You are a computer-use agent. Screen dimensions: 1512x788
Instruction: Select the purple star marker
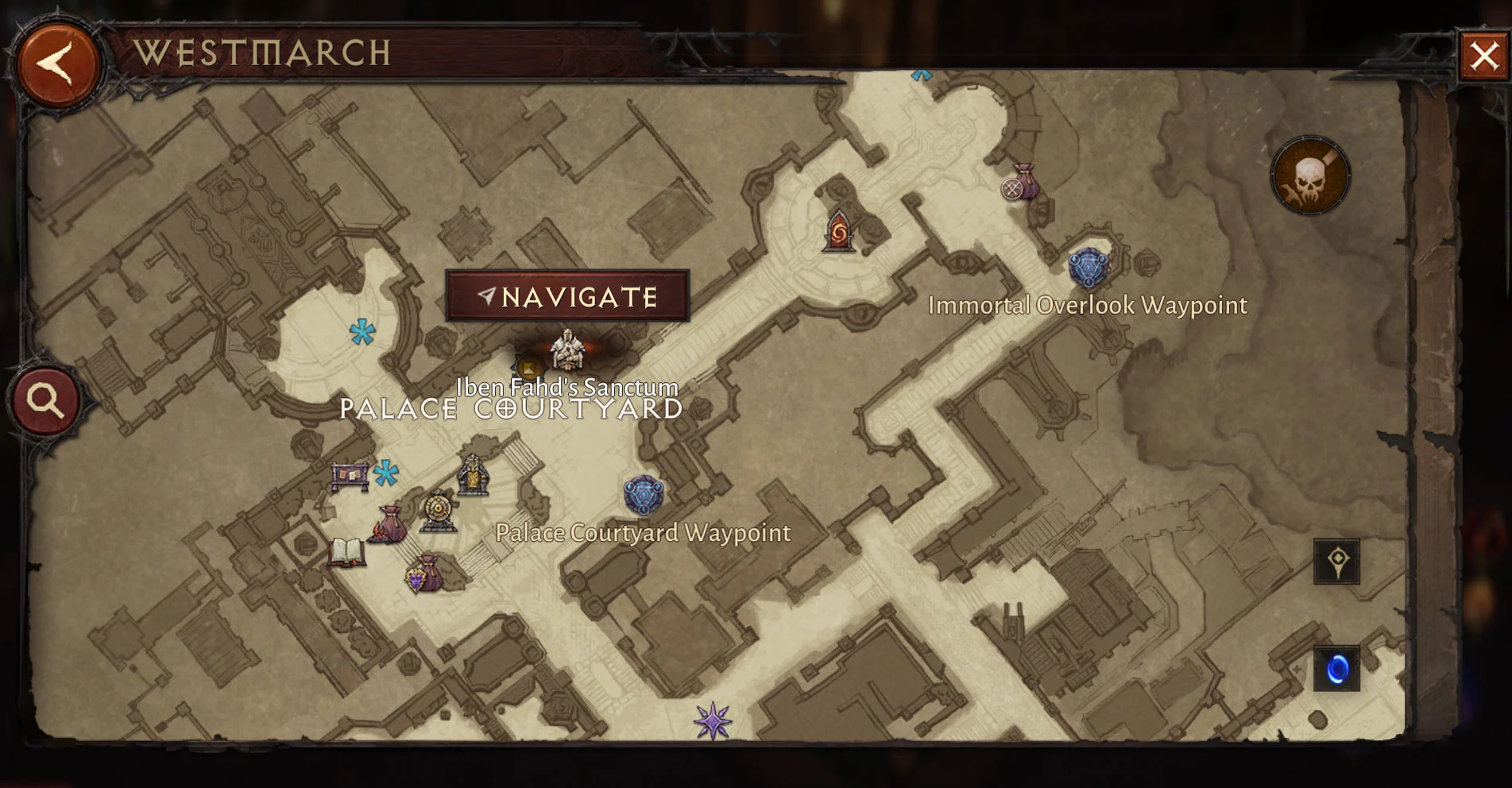point(713,720)
